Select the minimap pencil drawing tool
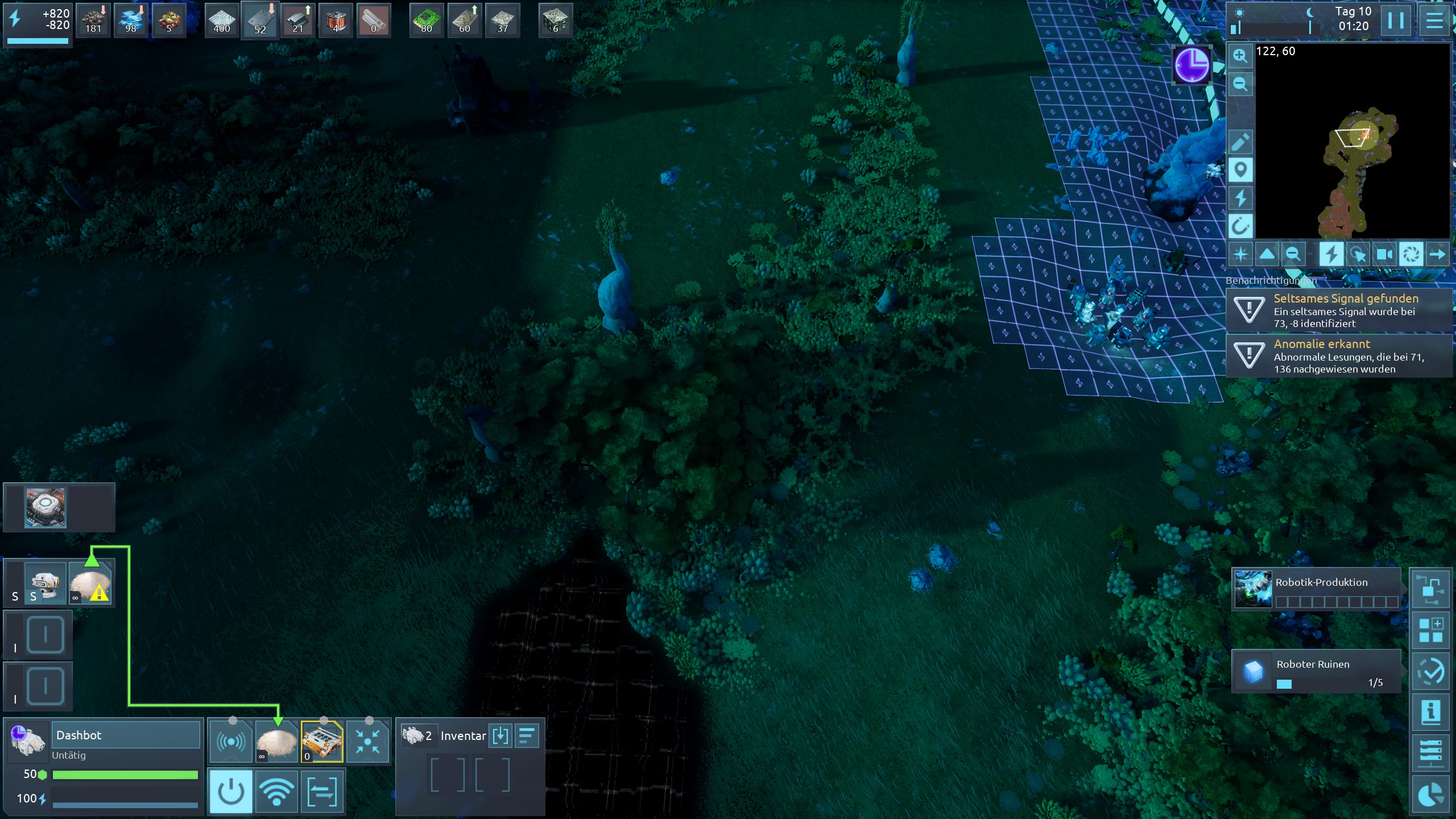The height and width of the screenshot is (819, 1456). click(1240, 142)
